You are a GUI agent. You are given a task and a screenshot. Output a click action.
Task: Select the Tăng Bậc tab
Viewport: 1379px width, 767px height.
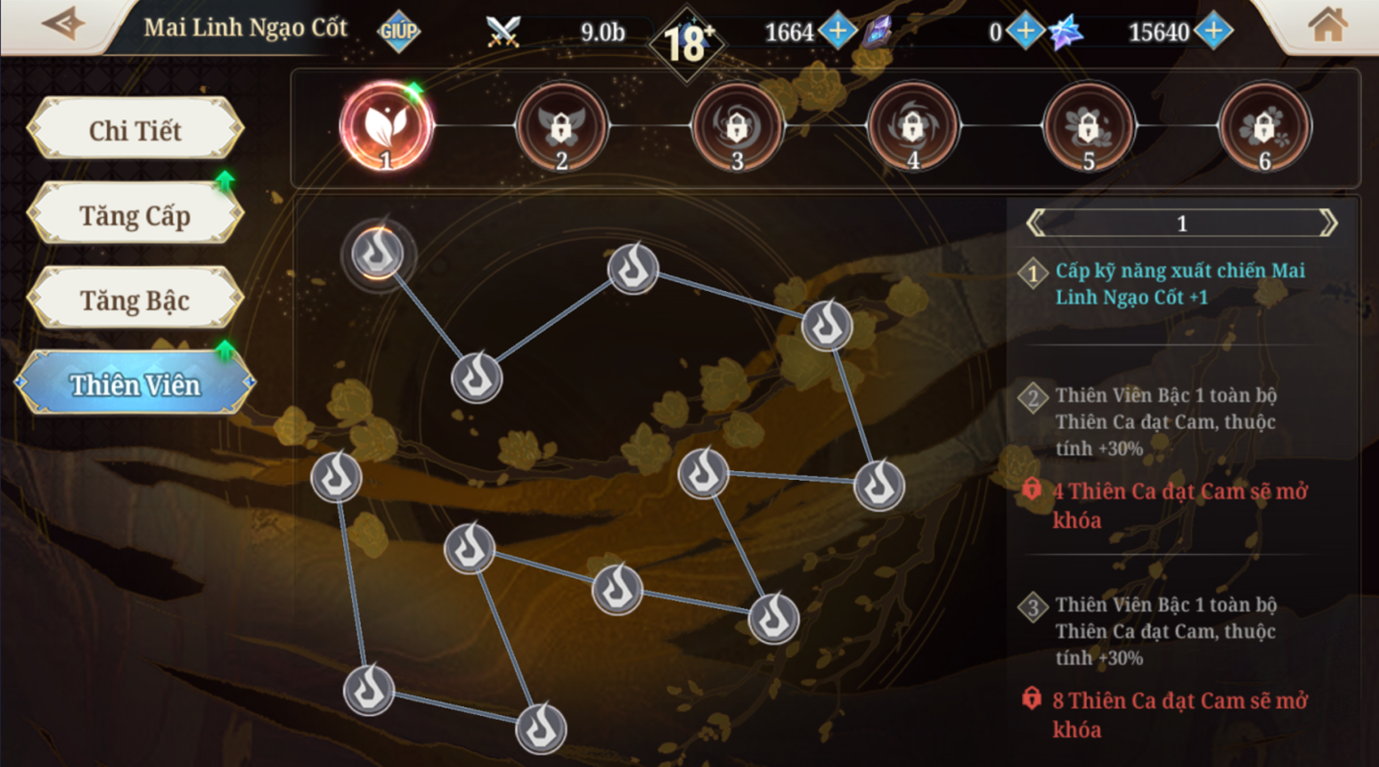135,300
